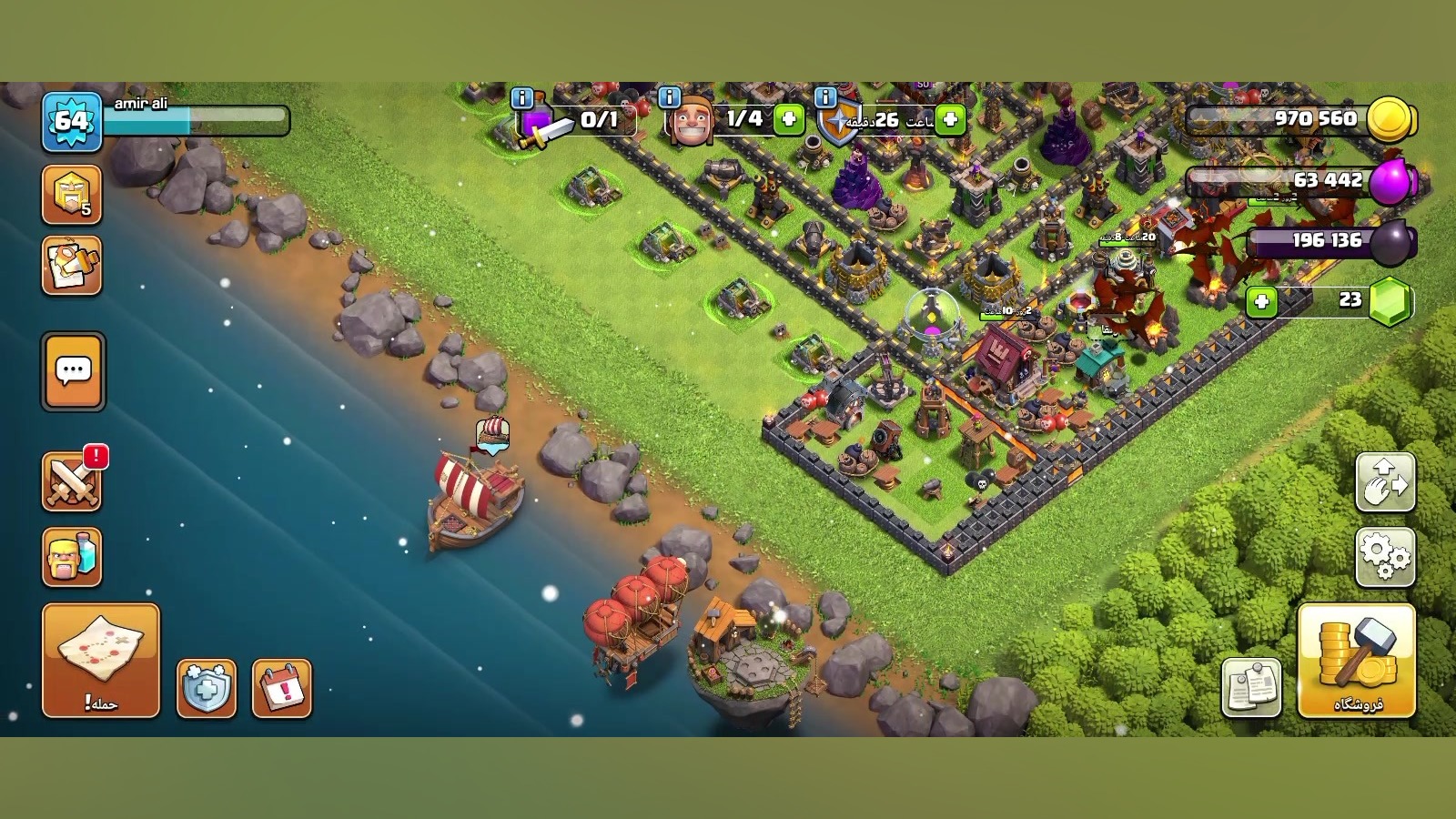Open the clipboard notes icon beside the shop
Screen dimensions: 1456x819
click(x=1251, y=687)
